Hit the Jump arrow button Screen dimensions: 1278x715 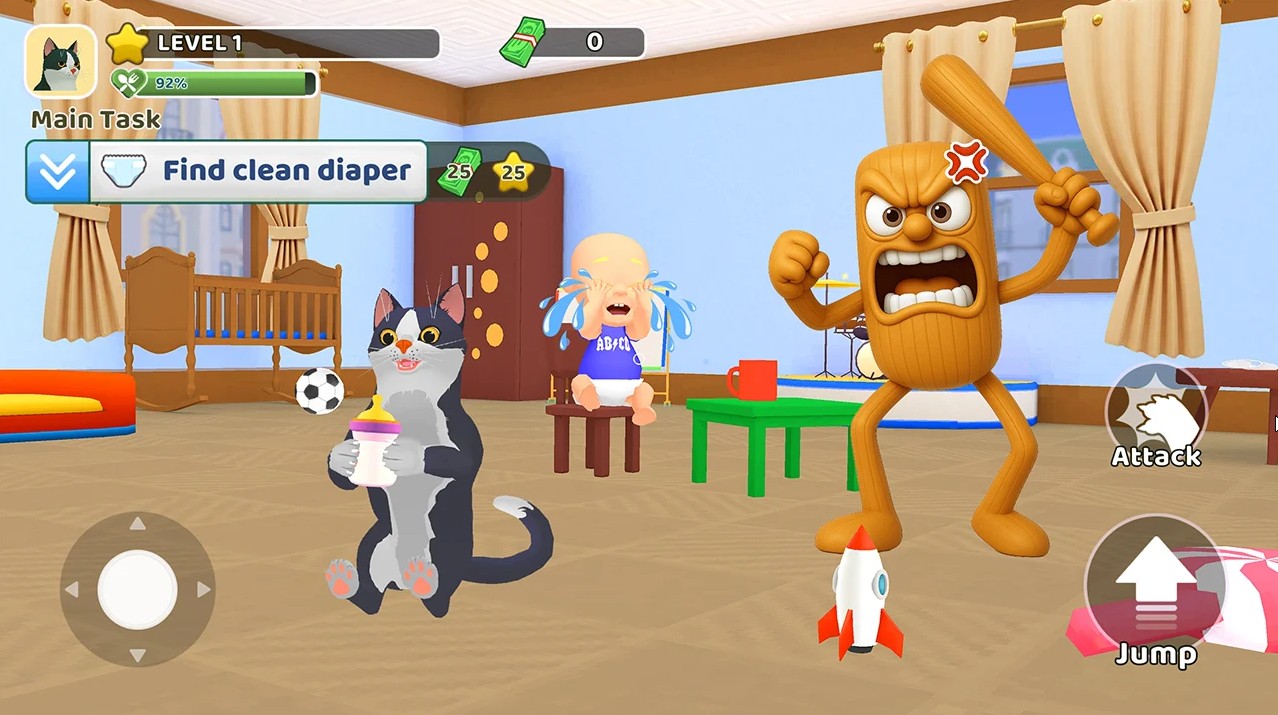coord(1155,588)
